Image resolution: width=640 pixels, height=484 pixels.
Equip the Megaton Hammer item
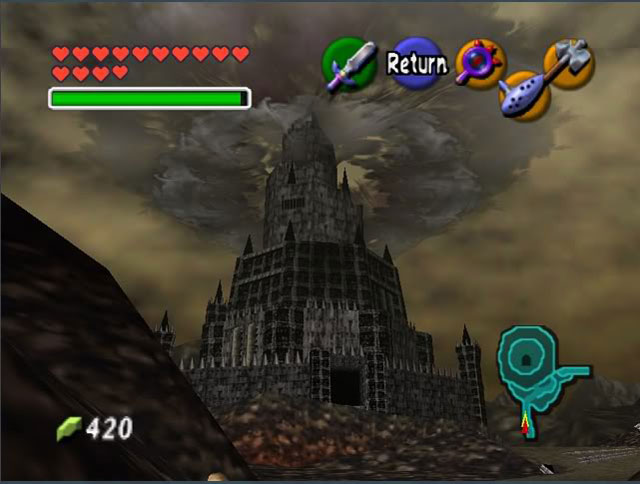point(569,62)
